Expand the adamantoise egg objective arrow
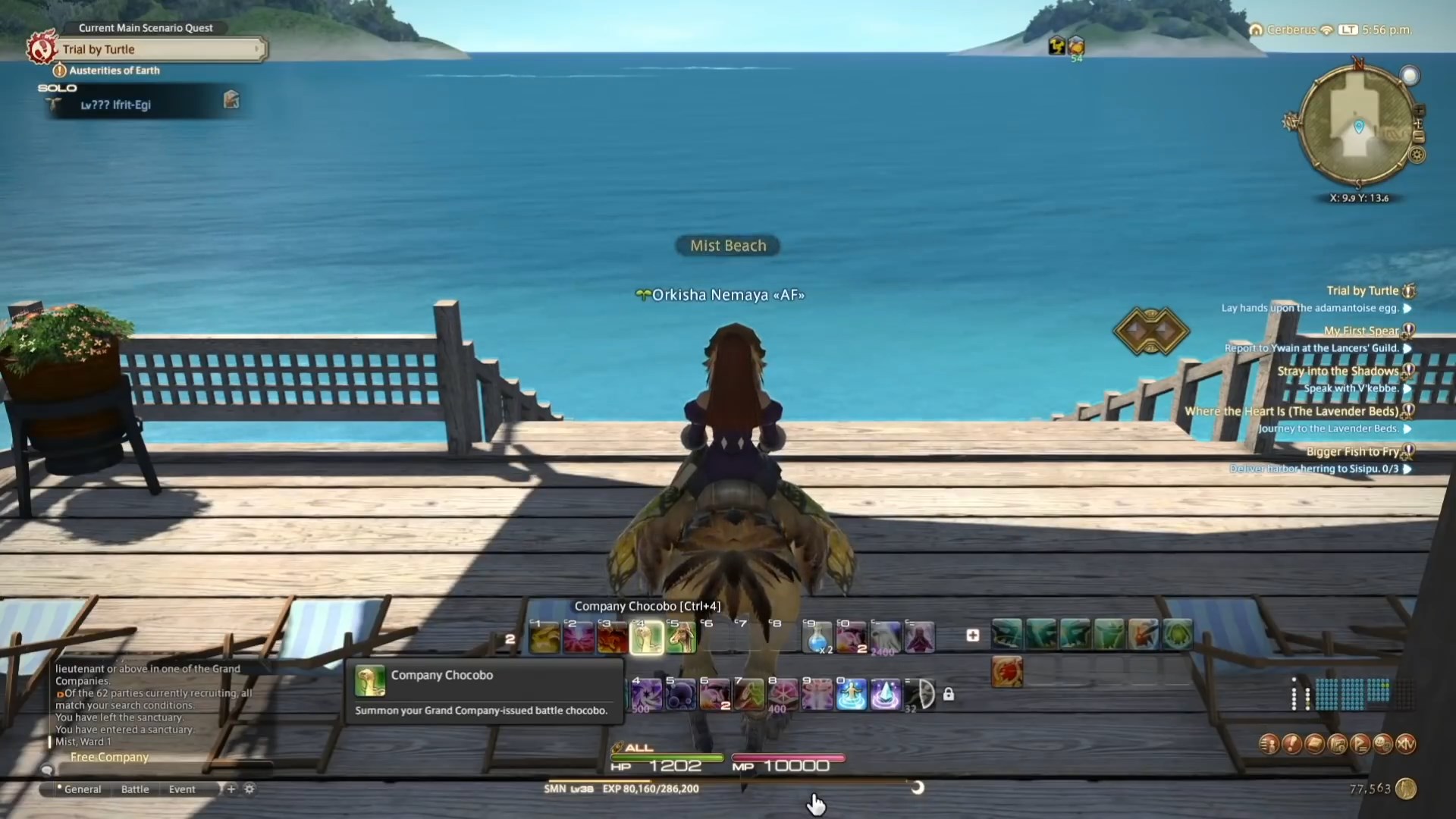The image size is (1456, 819). click(x=1408, y=309)
